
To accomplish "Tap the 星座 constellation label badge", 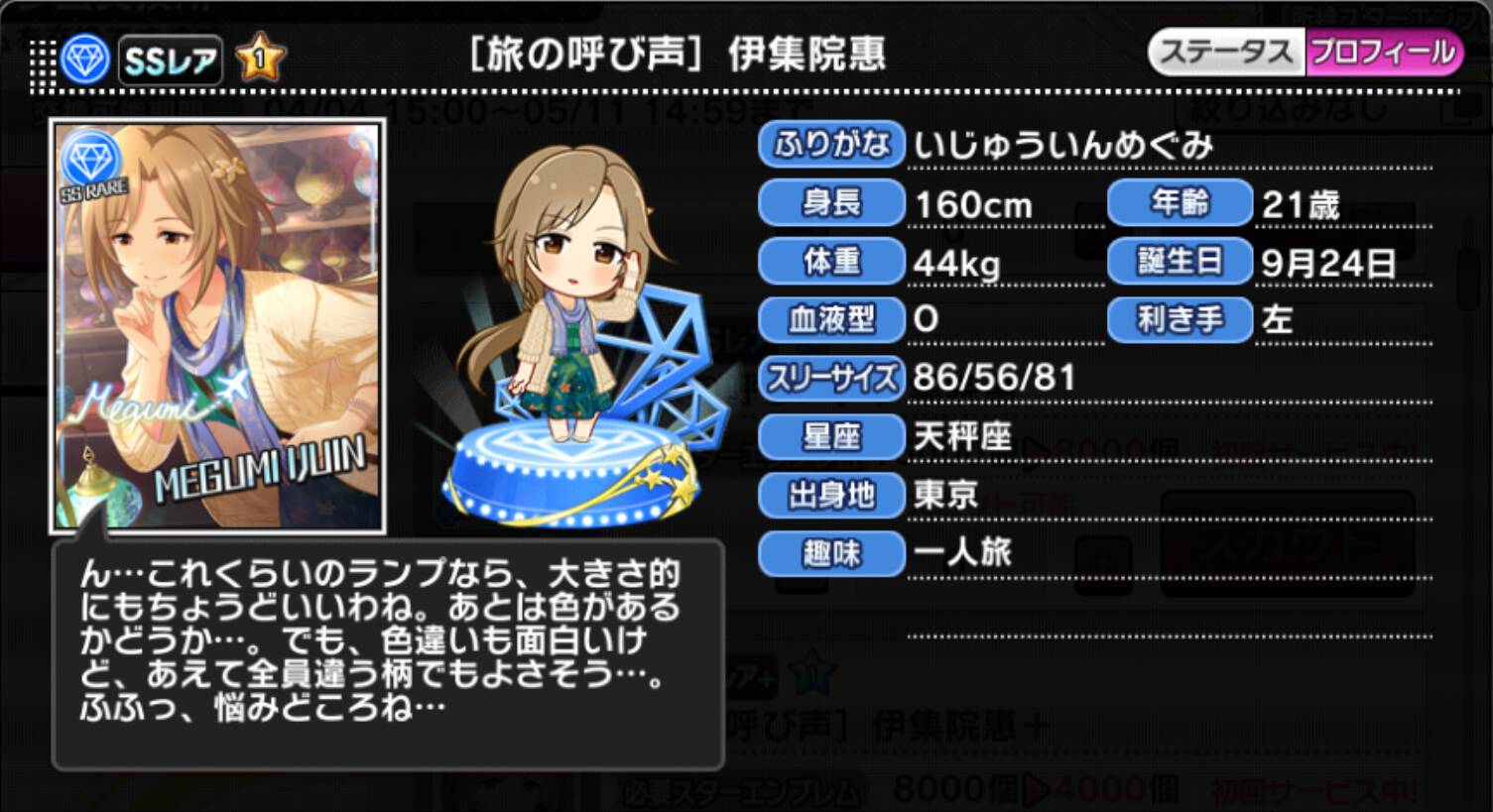I will point(830,437).
